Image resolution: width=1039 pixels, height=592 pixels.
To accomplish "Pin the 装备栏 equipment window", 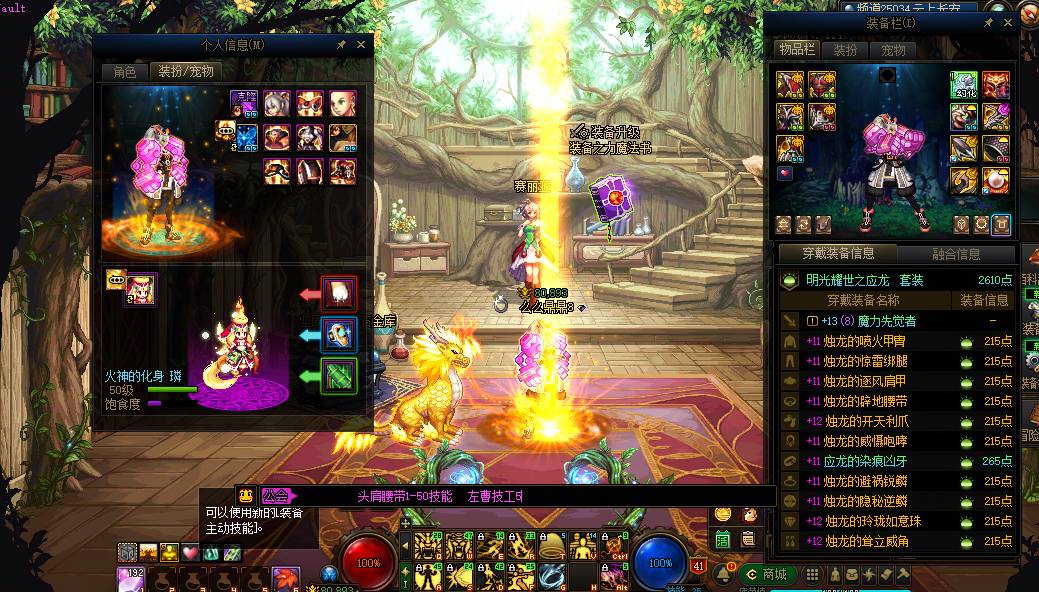I will tap(988, 22).
